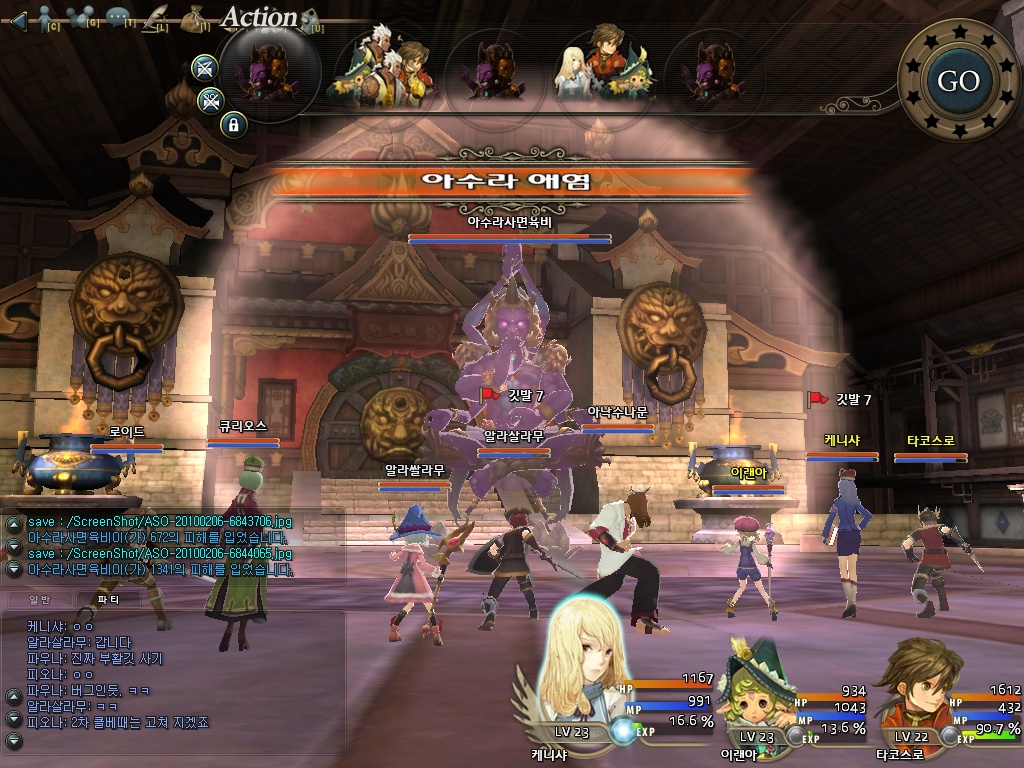Open the inventory bag icon
1024x768 pixels.
point(195,18)
